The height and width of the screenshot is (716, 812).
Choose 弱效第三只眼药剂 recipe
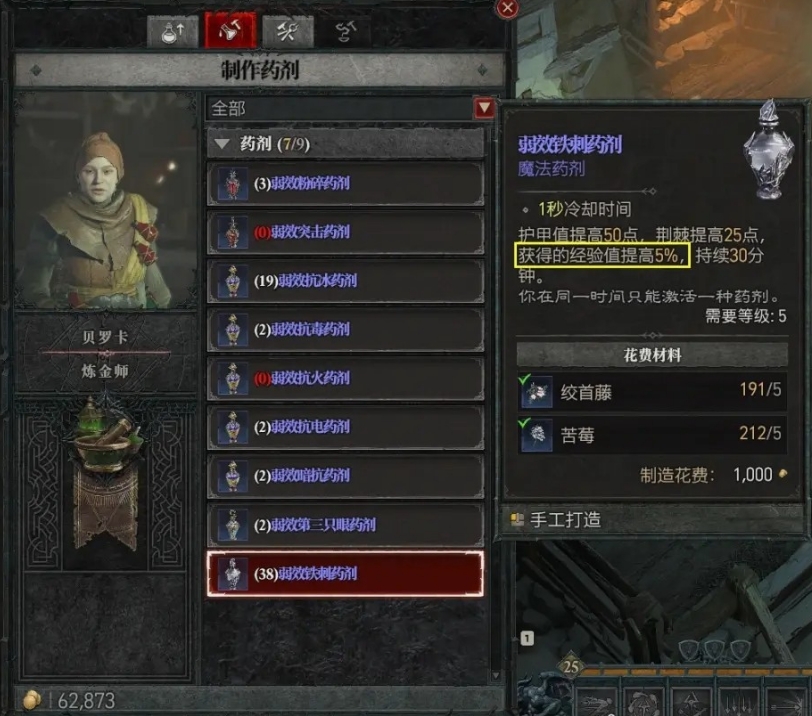tap(345, 524)
